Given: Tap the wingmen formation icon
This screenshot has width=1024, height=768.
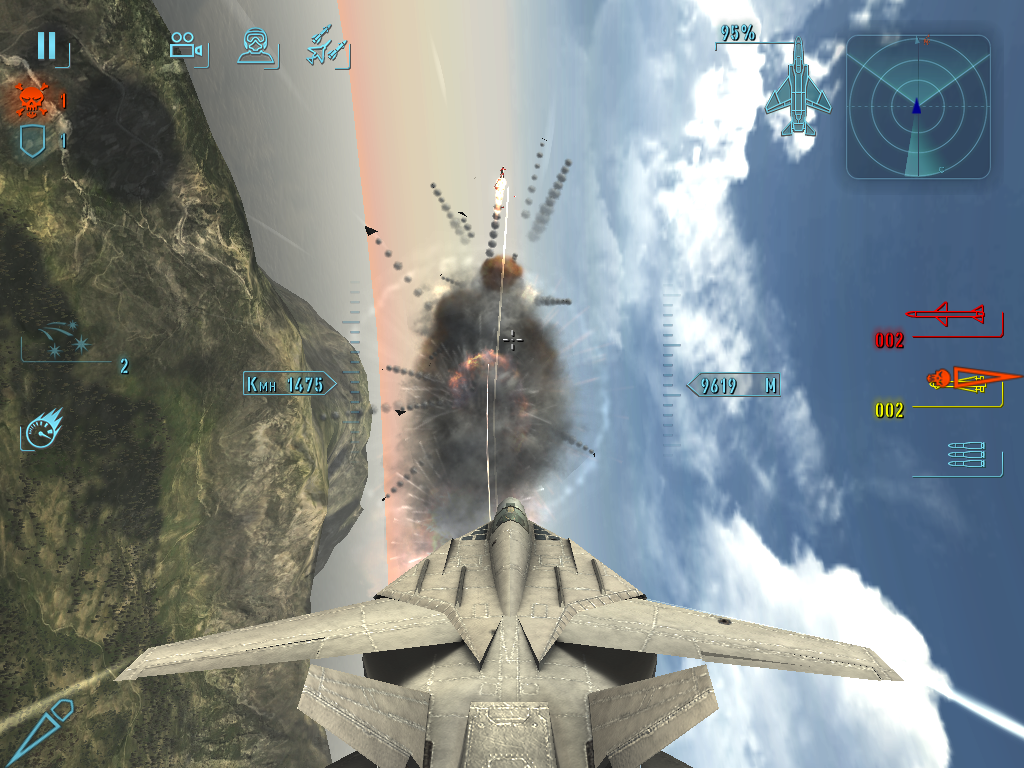Looking at the screenshot, I should 328,48.
